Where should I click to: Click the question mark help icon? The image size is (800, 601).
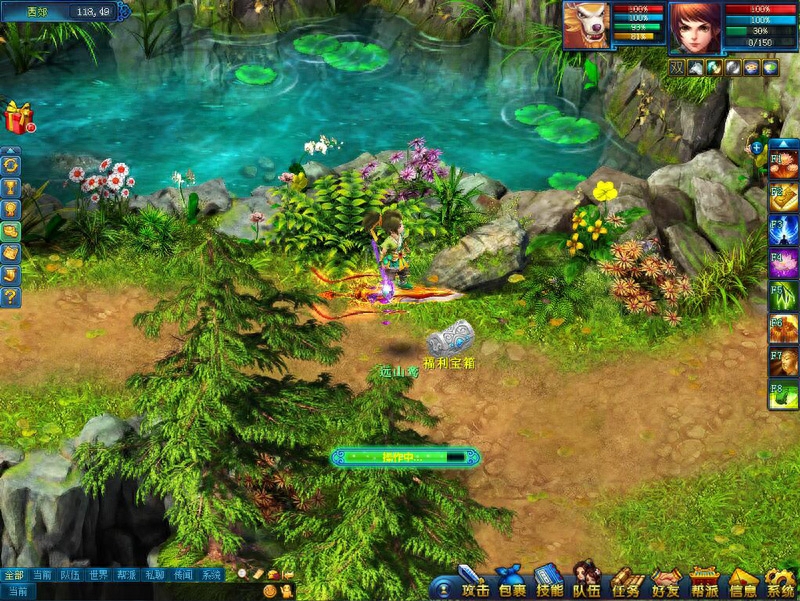point(11,297)
